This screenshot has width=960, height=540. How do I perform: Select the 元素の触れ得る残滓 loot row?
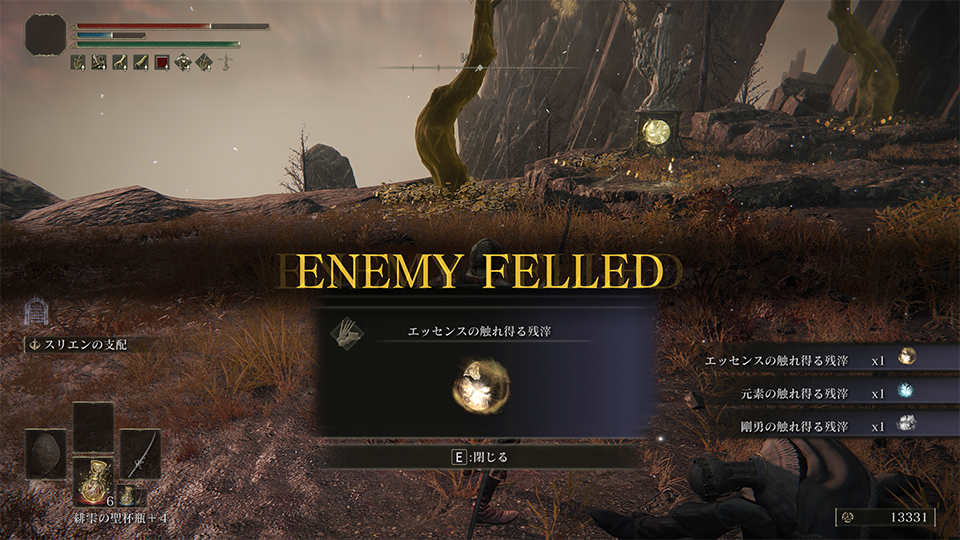[810, 392]
